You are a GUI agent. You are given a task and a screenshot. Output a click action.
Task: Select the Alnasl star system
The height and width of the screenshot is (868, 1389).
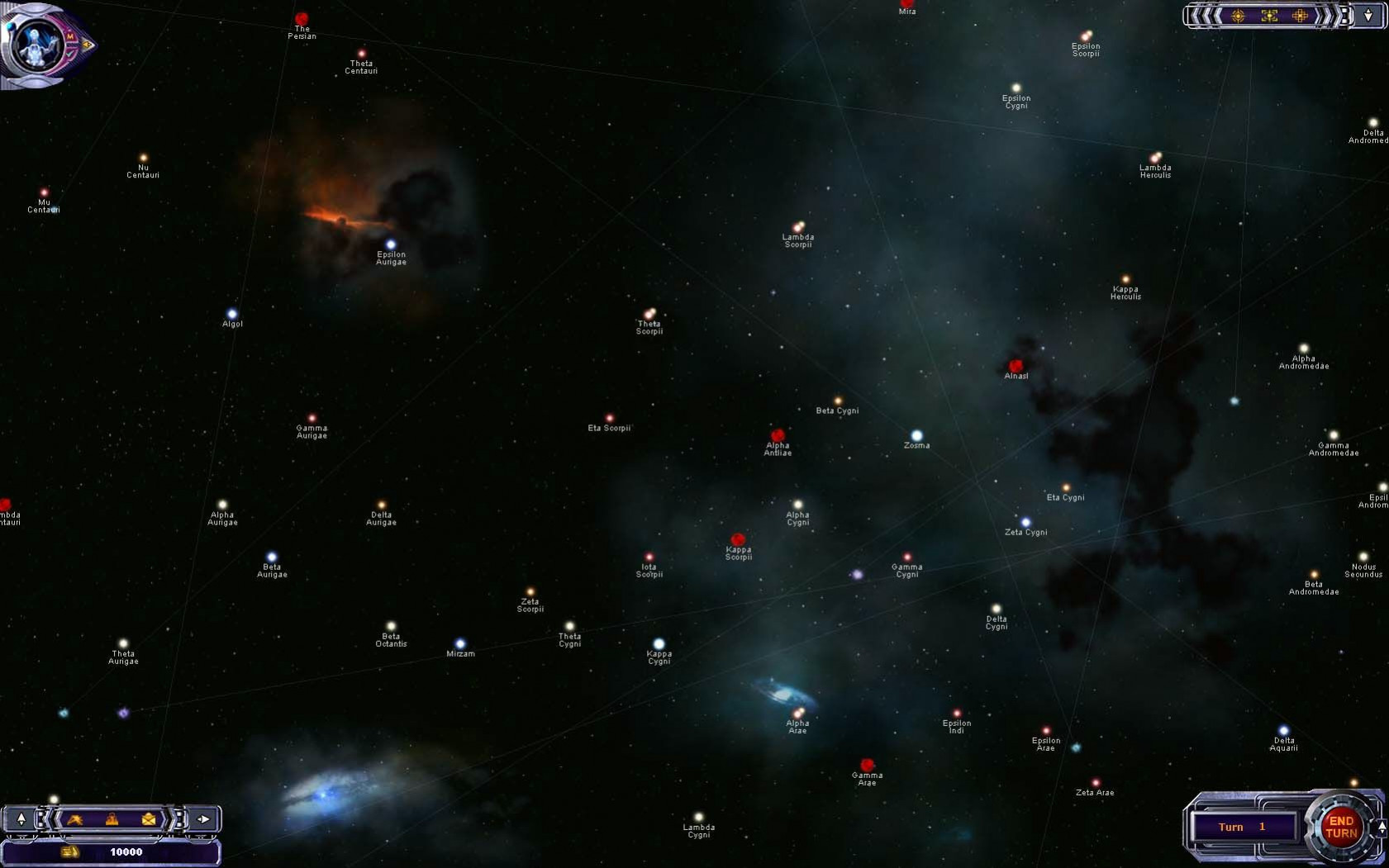click(x=1016, y=366)
